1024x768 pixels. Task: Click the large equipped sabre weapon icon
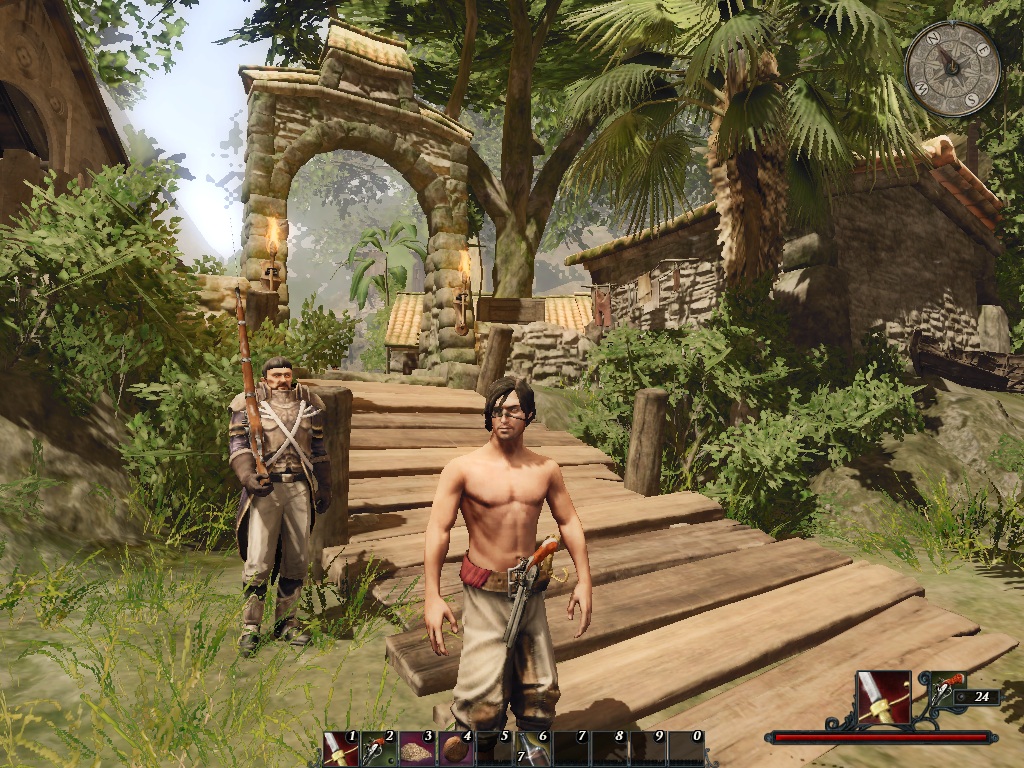[x=883, y=697]
